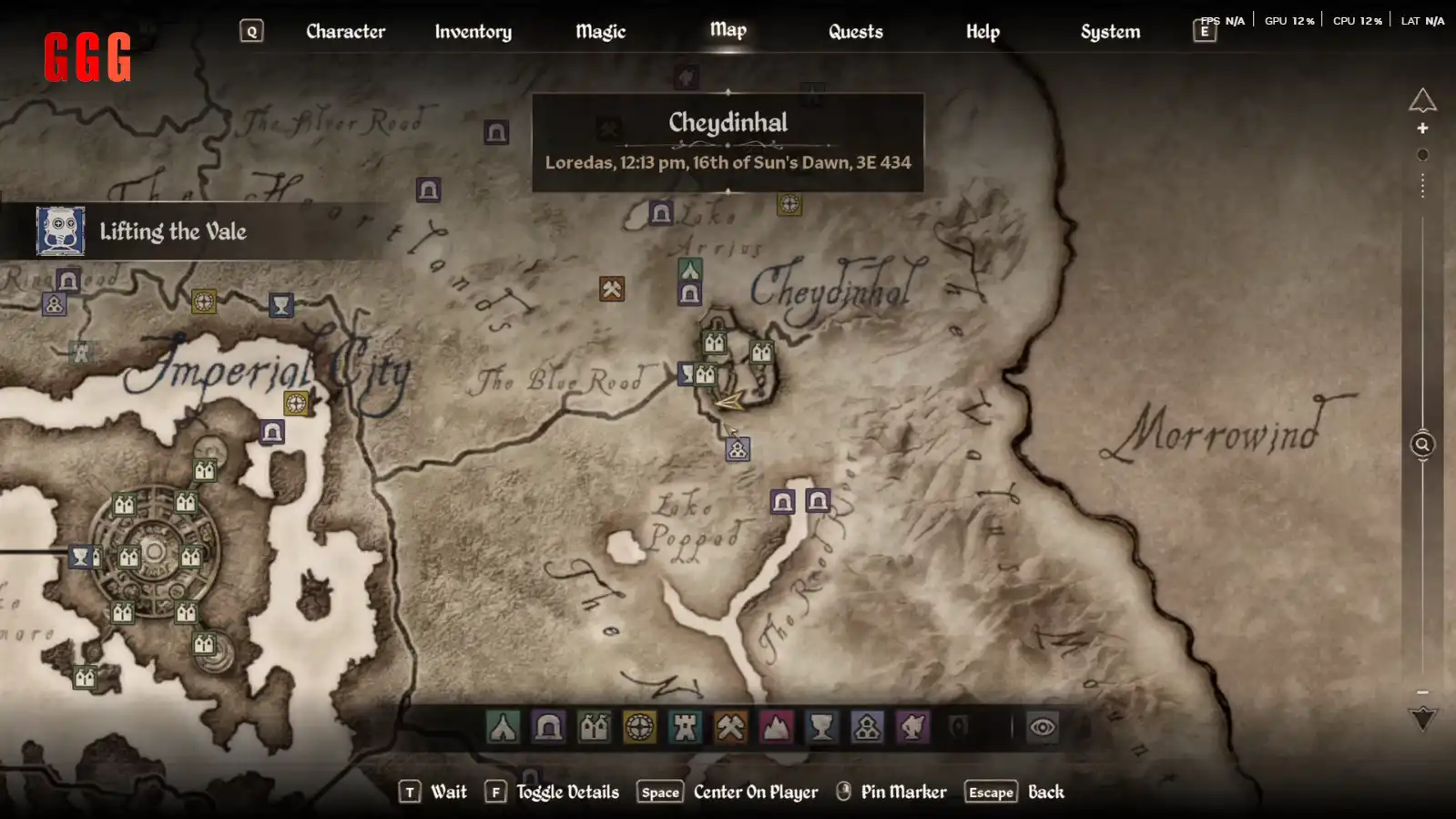The image size is (1456, 819).
Task: Grab the magnifier zoom slider handle
Action: (x=1422, y=445)
